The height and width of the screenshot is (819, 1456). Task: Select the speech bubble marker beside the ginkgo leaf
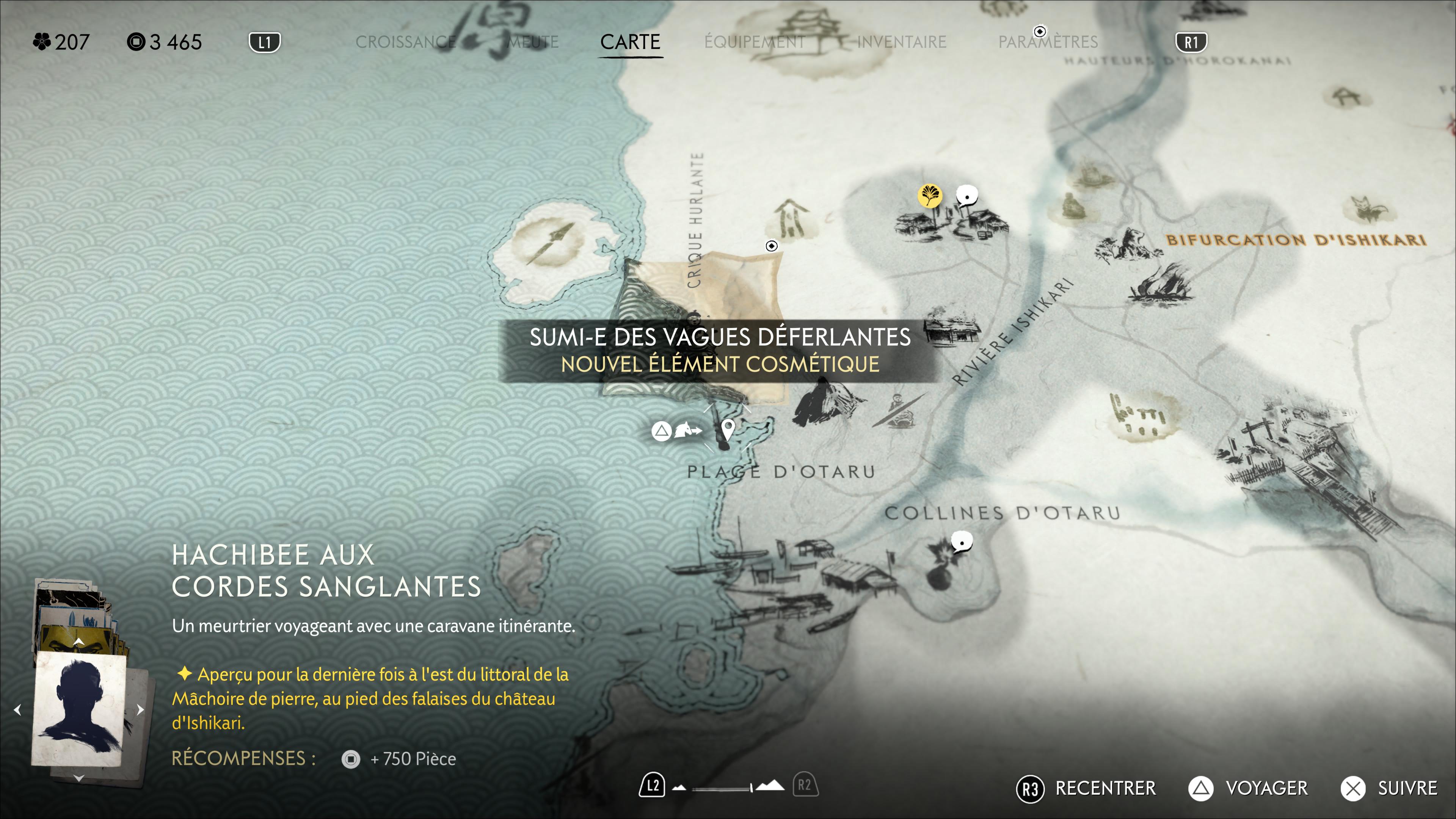click(x=967, y=196)
